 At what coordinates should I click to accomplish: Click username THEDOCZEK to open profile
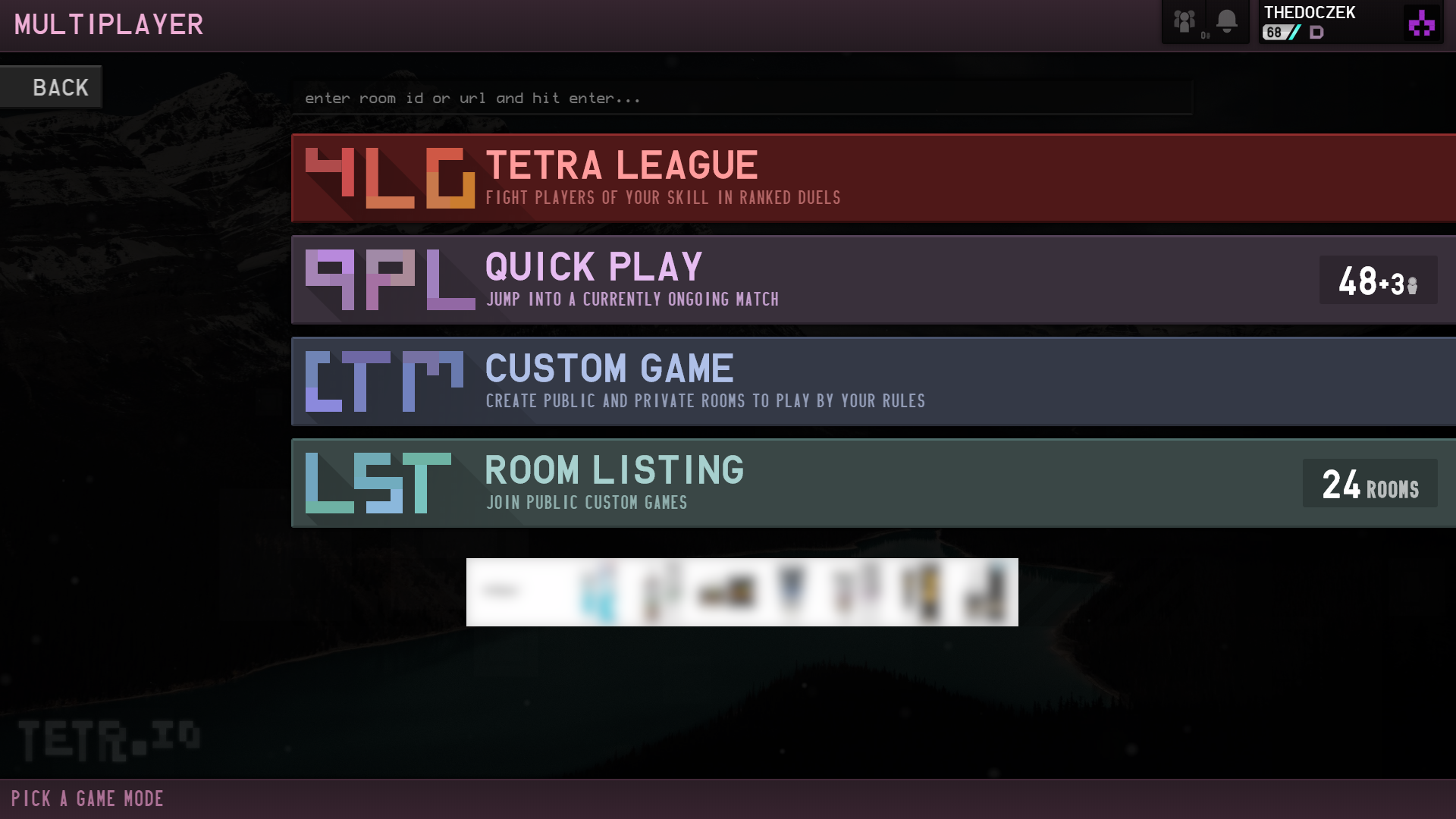coord(1310,12)
